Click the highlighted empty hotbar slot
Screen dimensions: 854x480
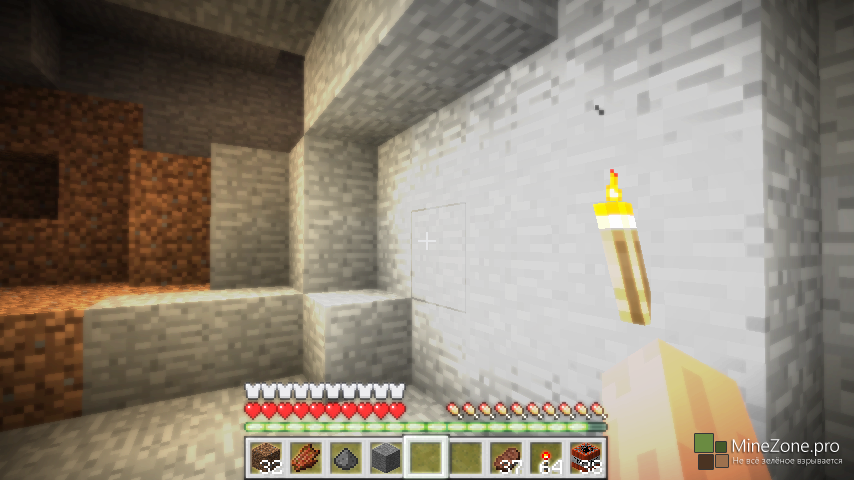[425, 458]
